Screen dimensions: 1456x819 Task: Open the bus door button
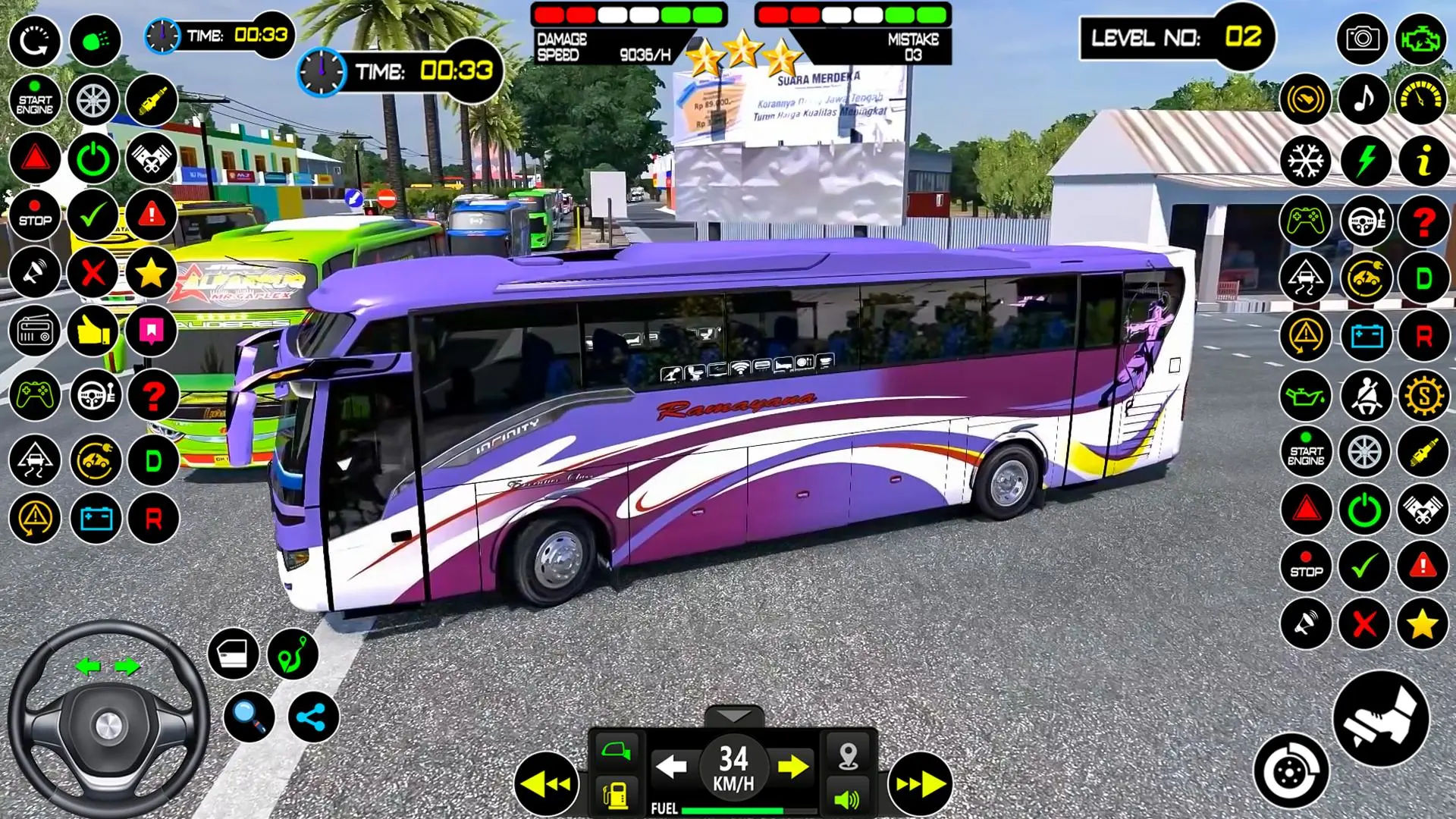tap(233, 654)
